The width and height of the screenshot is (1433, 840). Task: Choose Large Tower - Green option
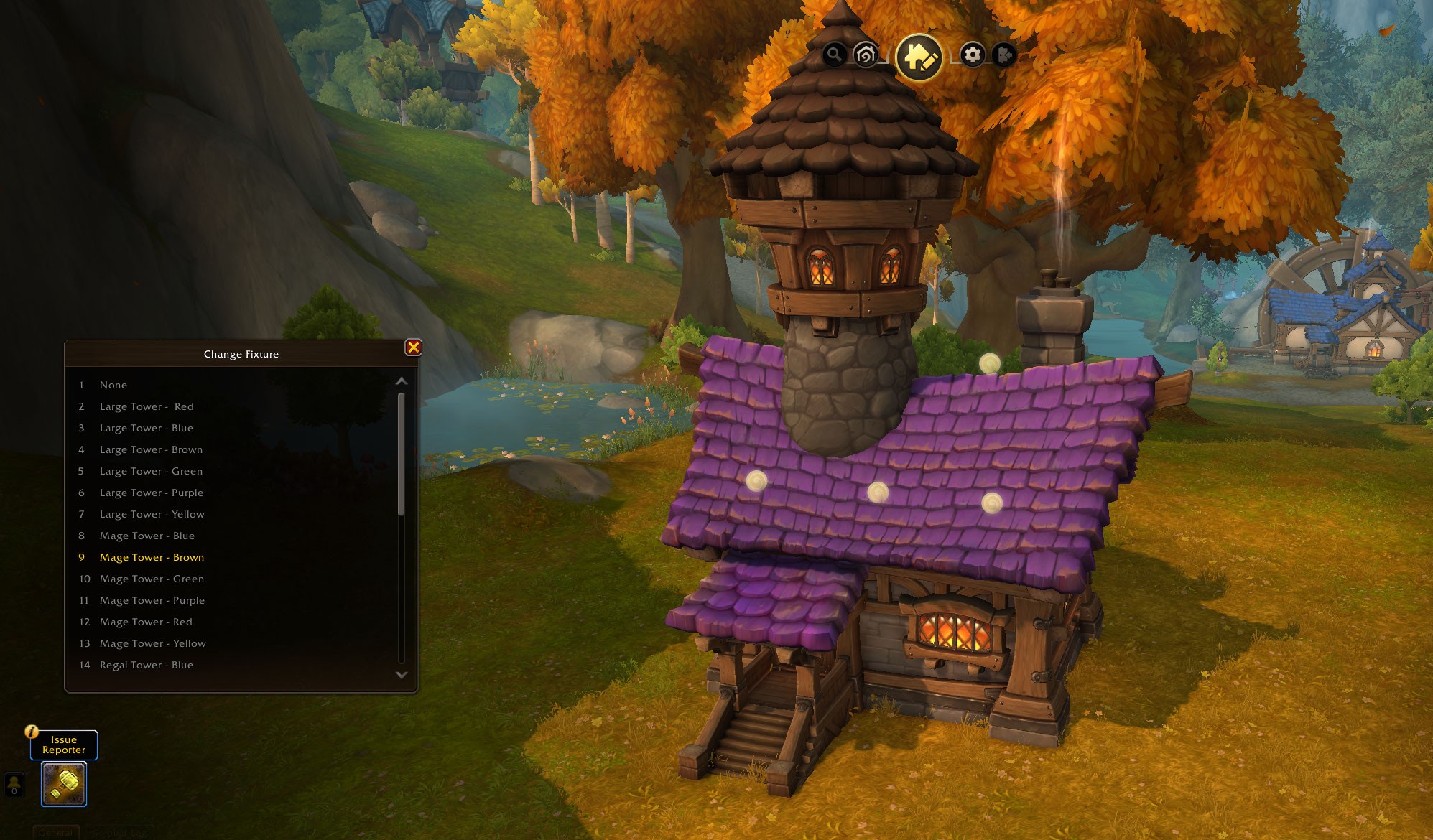[151, 471]
